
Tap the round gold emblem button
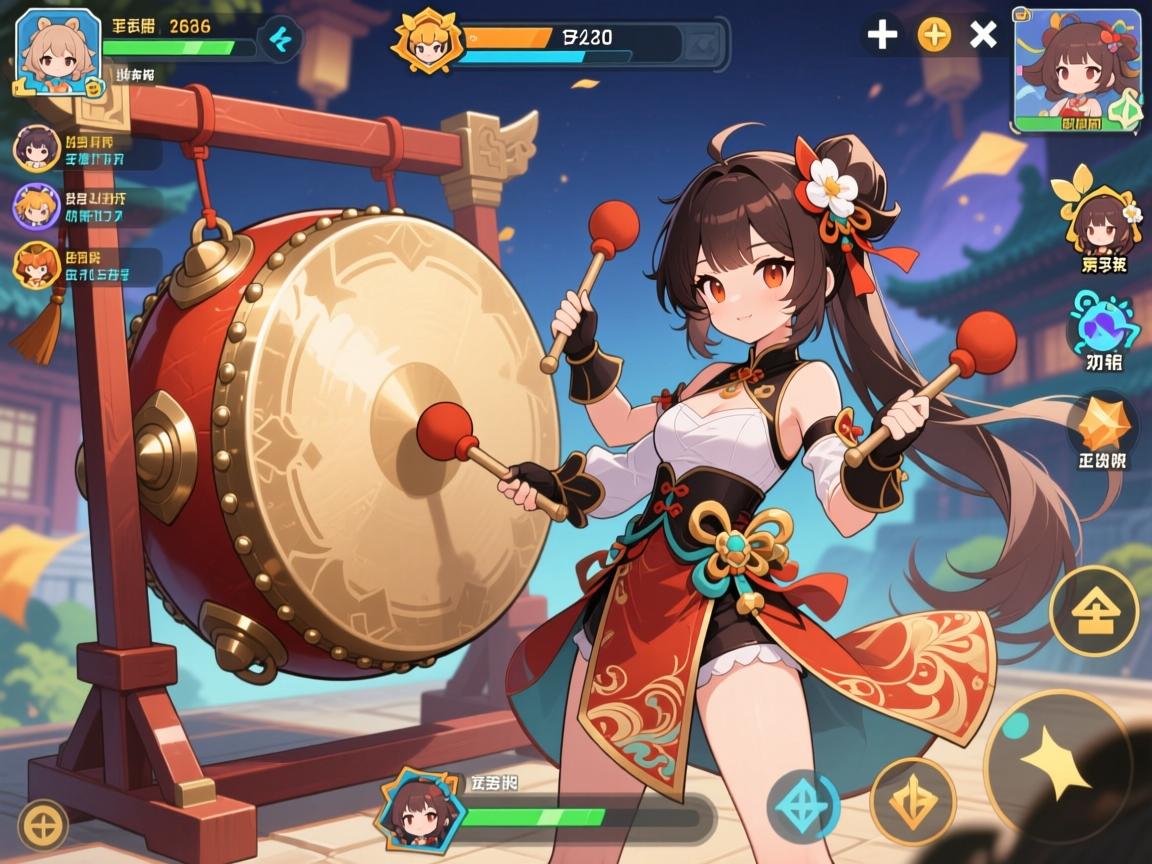coord(1093,610)
